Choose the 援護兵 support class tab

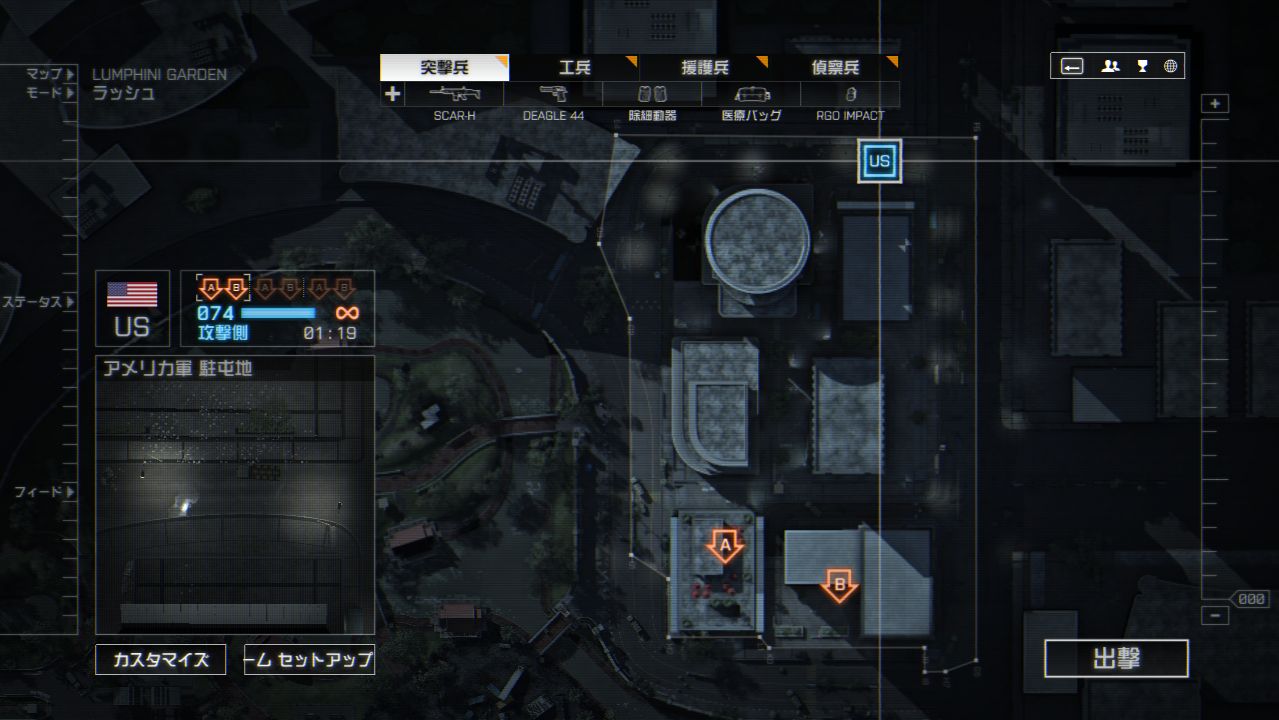705,68
